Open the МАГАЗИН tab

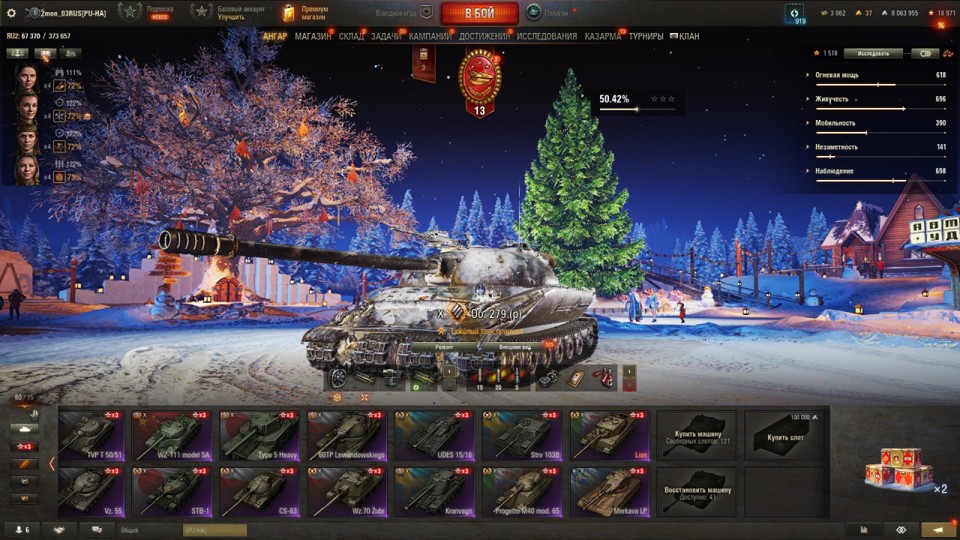pos(313,37)
